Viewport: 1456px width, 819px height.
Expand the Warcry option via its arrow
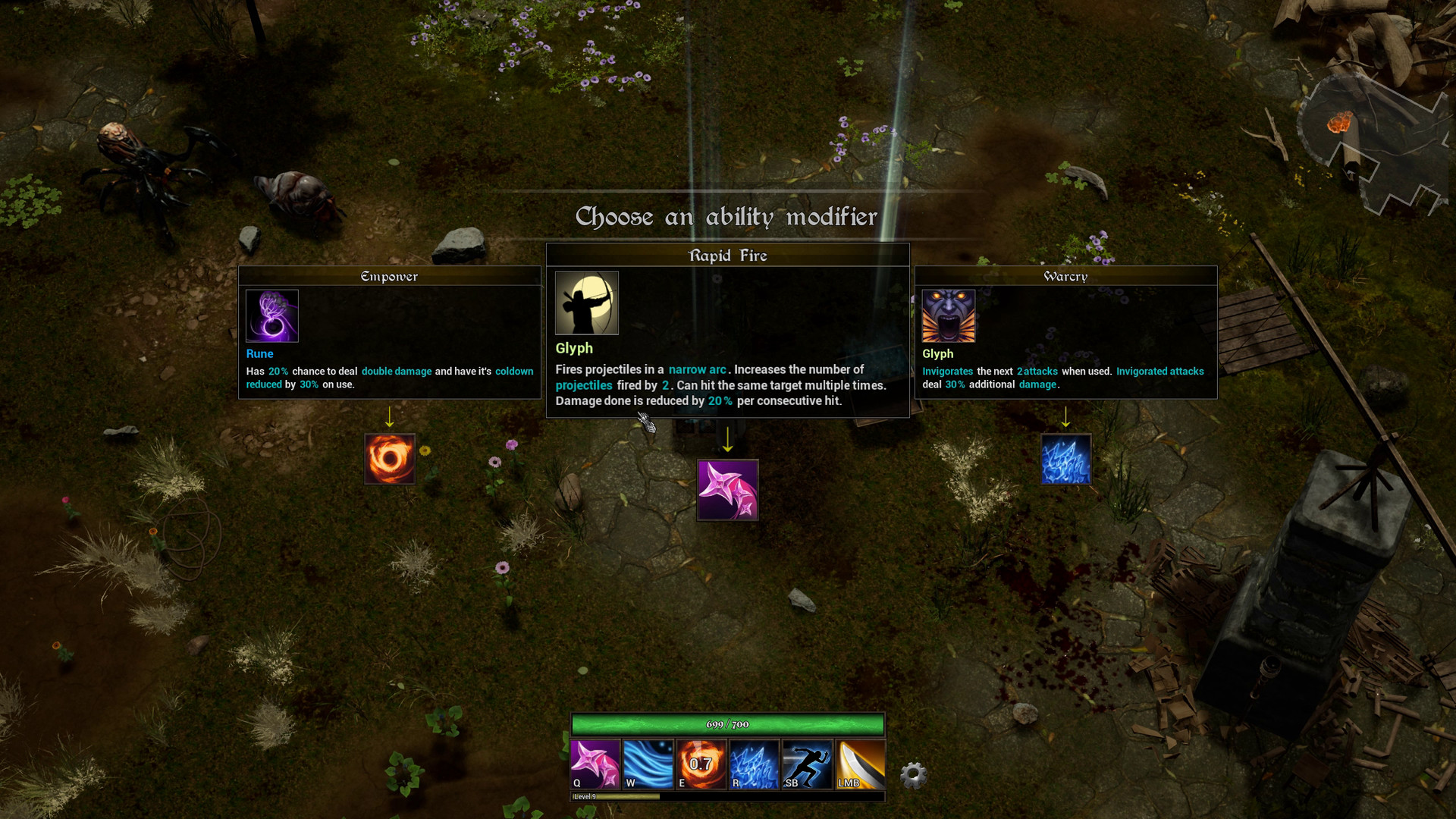pyautogui.click(x=1066, y=418)
